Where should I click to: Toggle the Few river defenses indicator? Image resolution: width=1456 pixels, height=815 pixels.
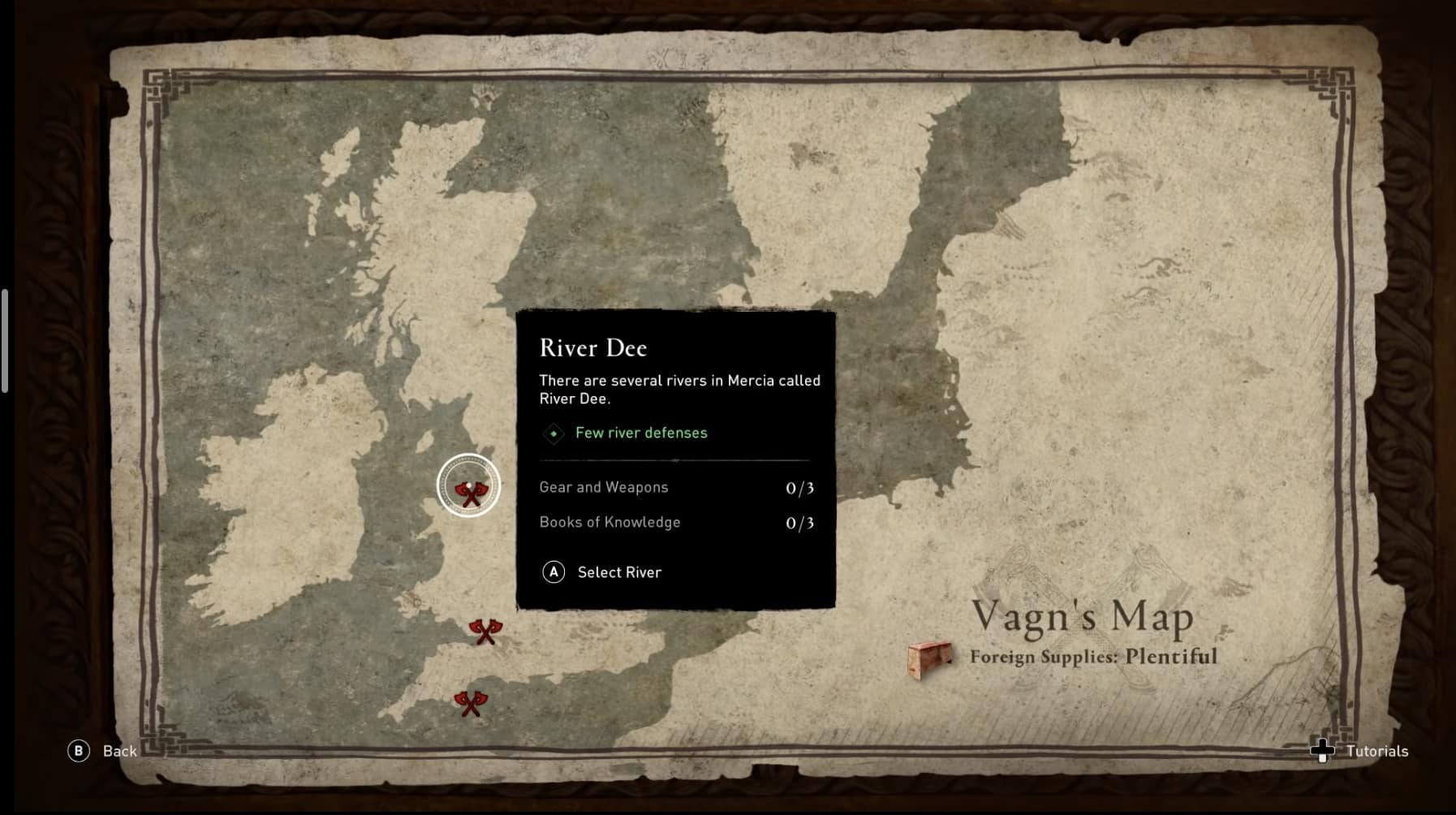point(640,433)
